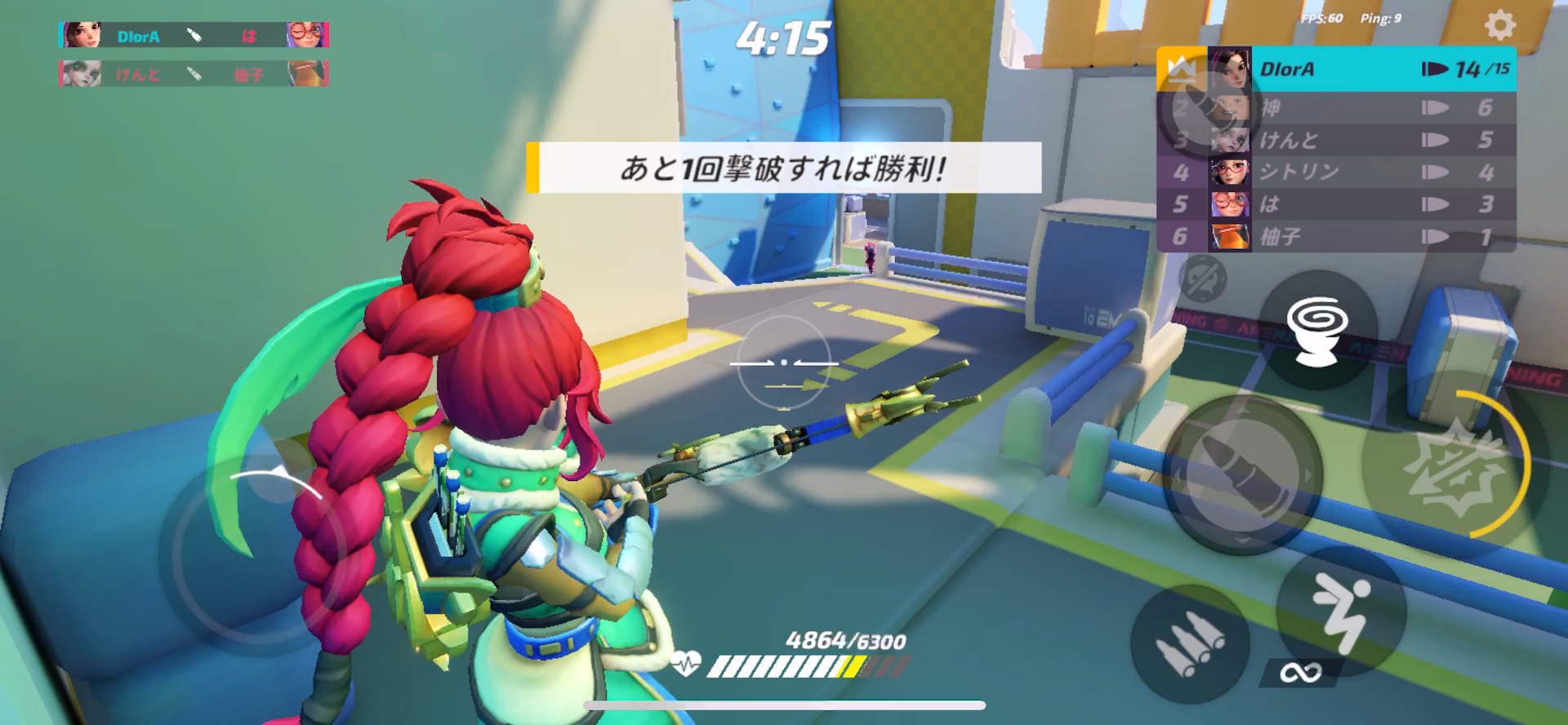Tap the match timer showing 4:15
Image resolution: width=1568 pixels, height=725 pixels.
tap(782, 34)
